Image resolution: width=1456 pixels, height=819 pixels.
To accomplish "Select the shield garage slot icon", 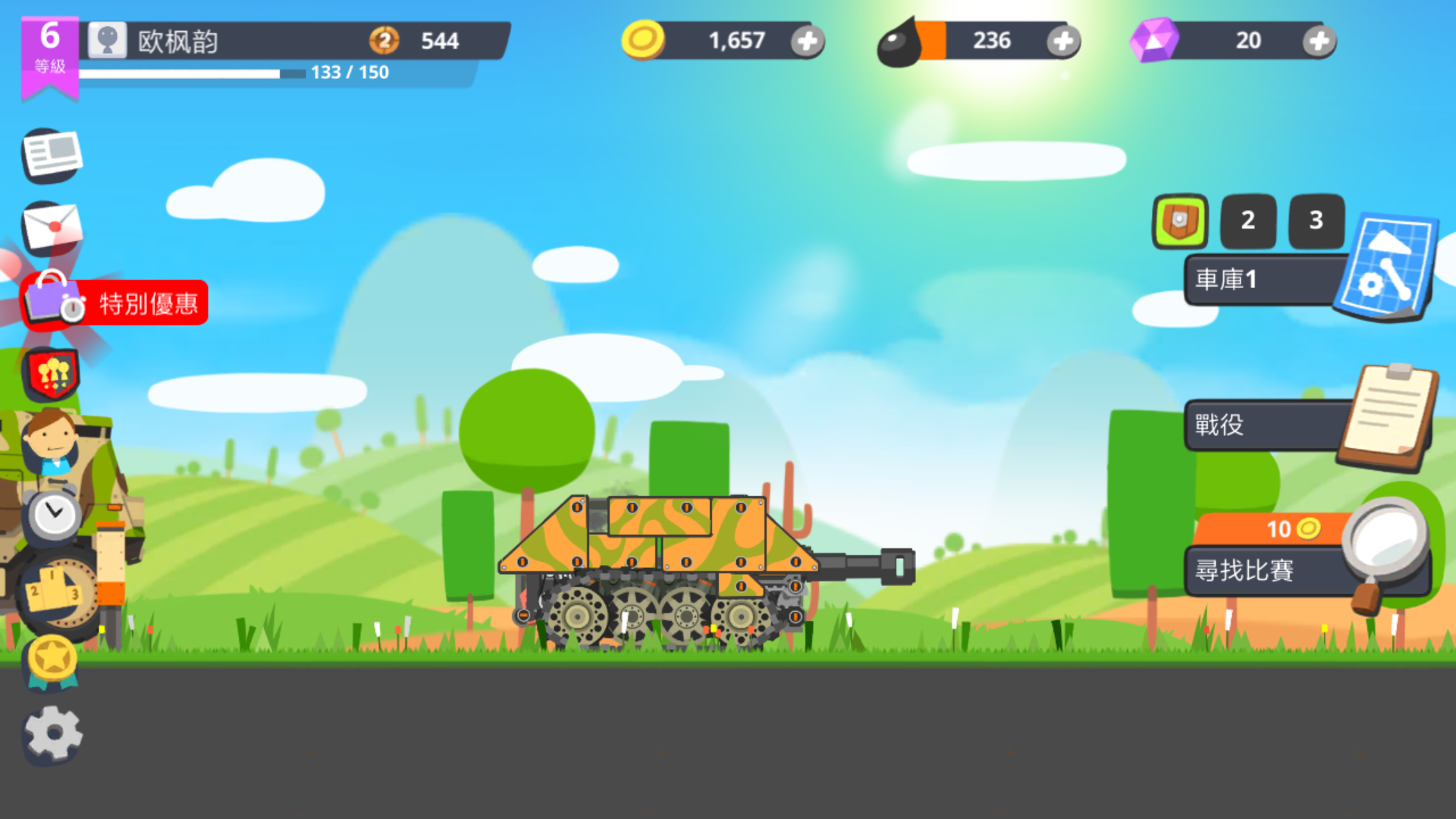I will pyautogui.click(x=1181, y=222).
